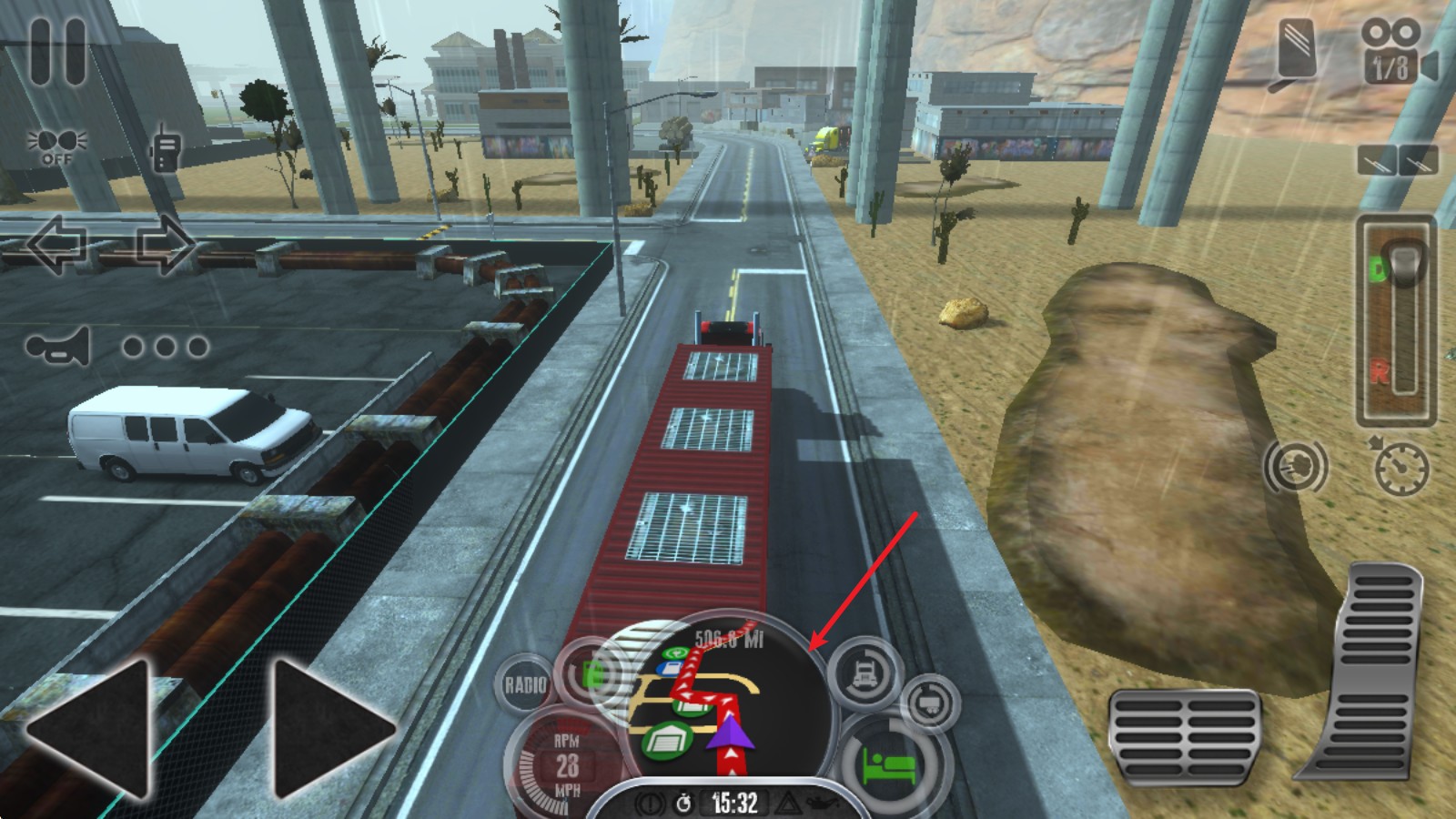The width and height of the screenshot is (1456, 819).
Task: Enable cruise control speedometer icon
Action: point(1400,467)
